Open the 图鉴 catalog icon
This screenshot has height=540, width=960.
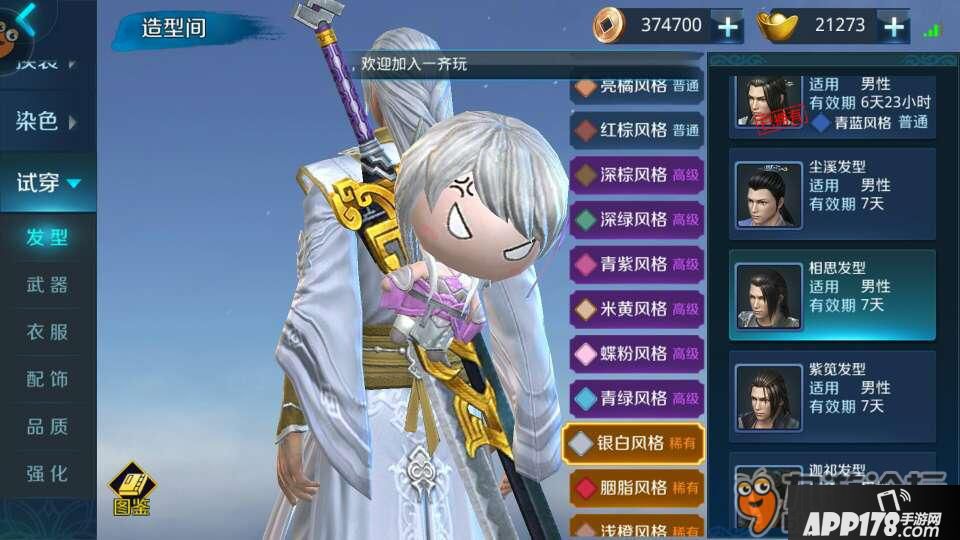(x=131, y=489)
